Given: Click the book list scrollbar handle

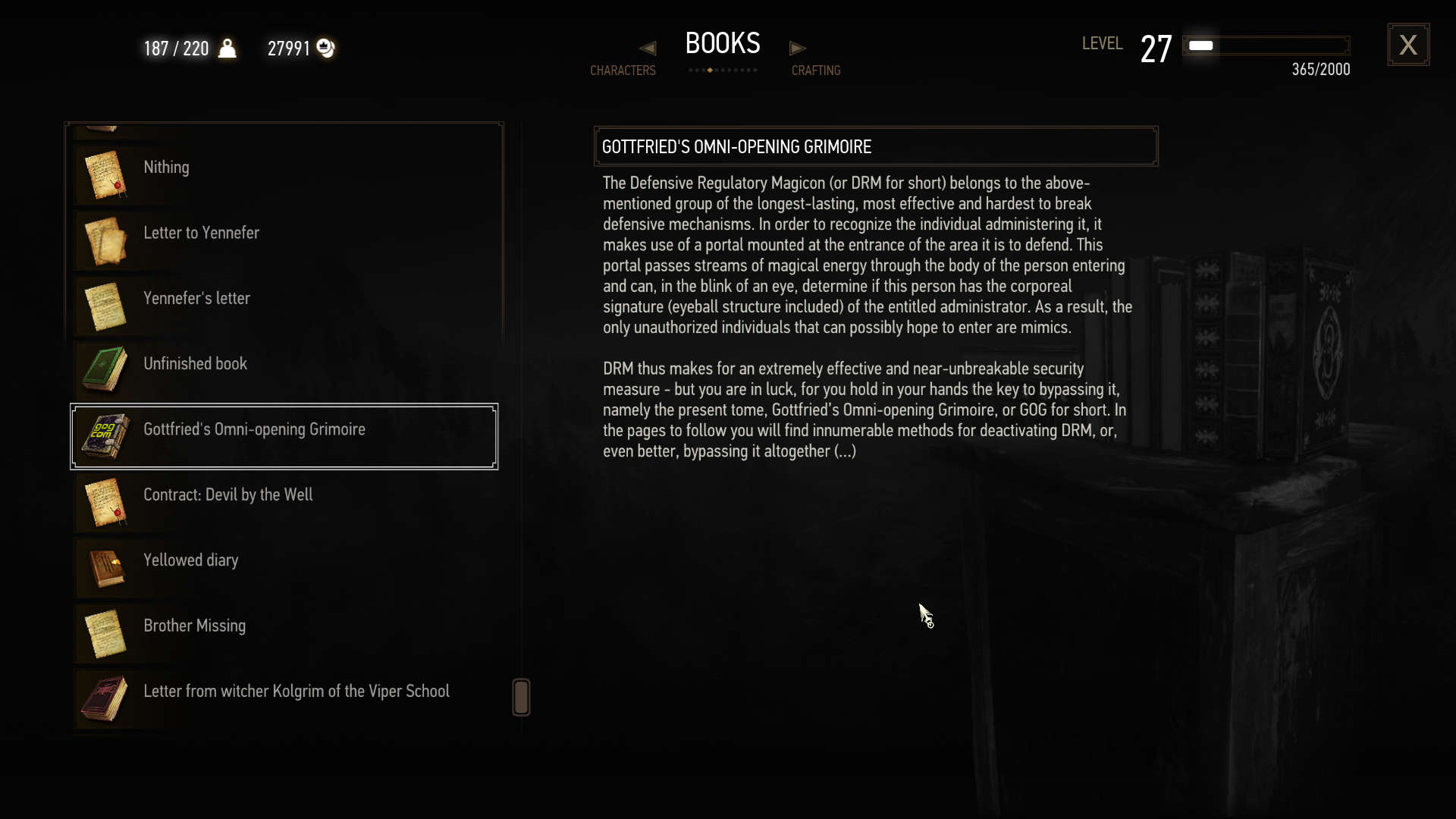Looking at the screenshot, I should coord(521,697).
